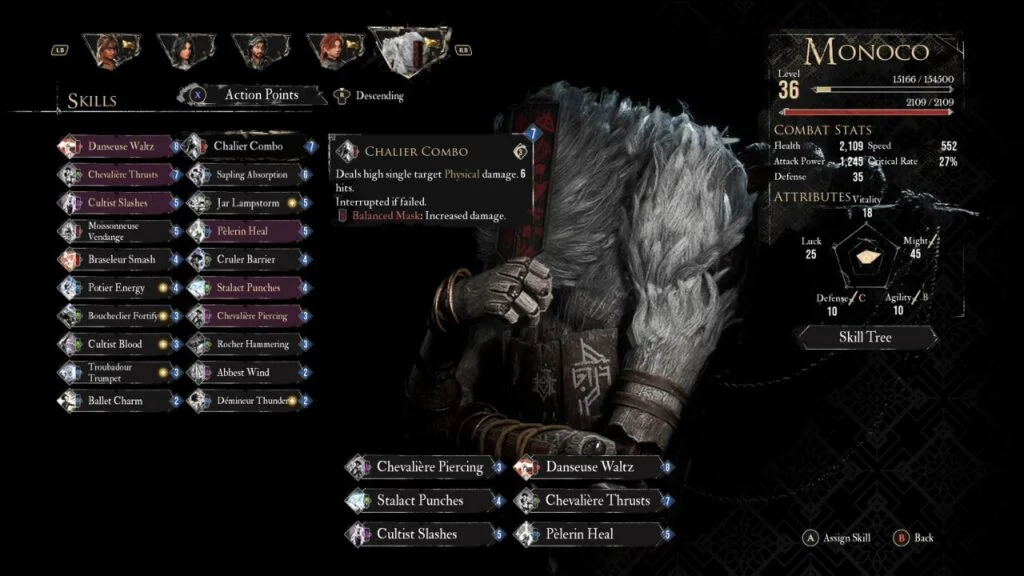This screenshot has height=576, width=1024.
Task: Select the Potier Energy skill
Action: [116, 288]
